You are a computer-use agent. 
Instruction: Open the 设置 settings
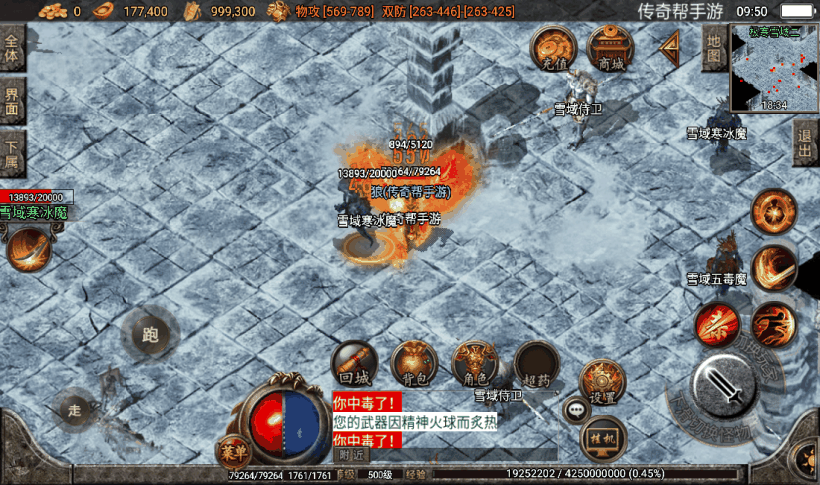coord(602,382)
